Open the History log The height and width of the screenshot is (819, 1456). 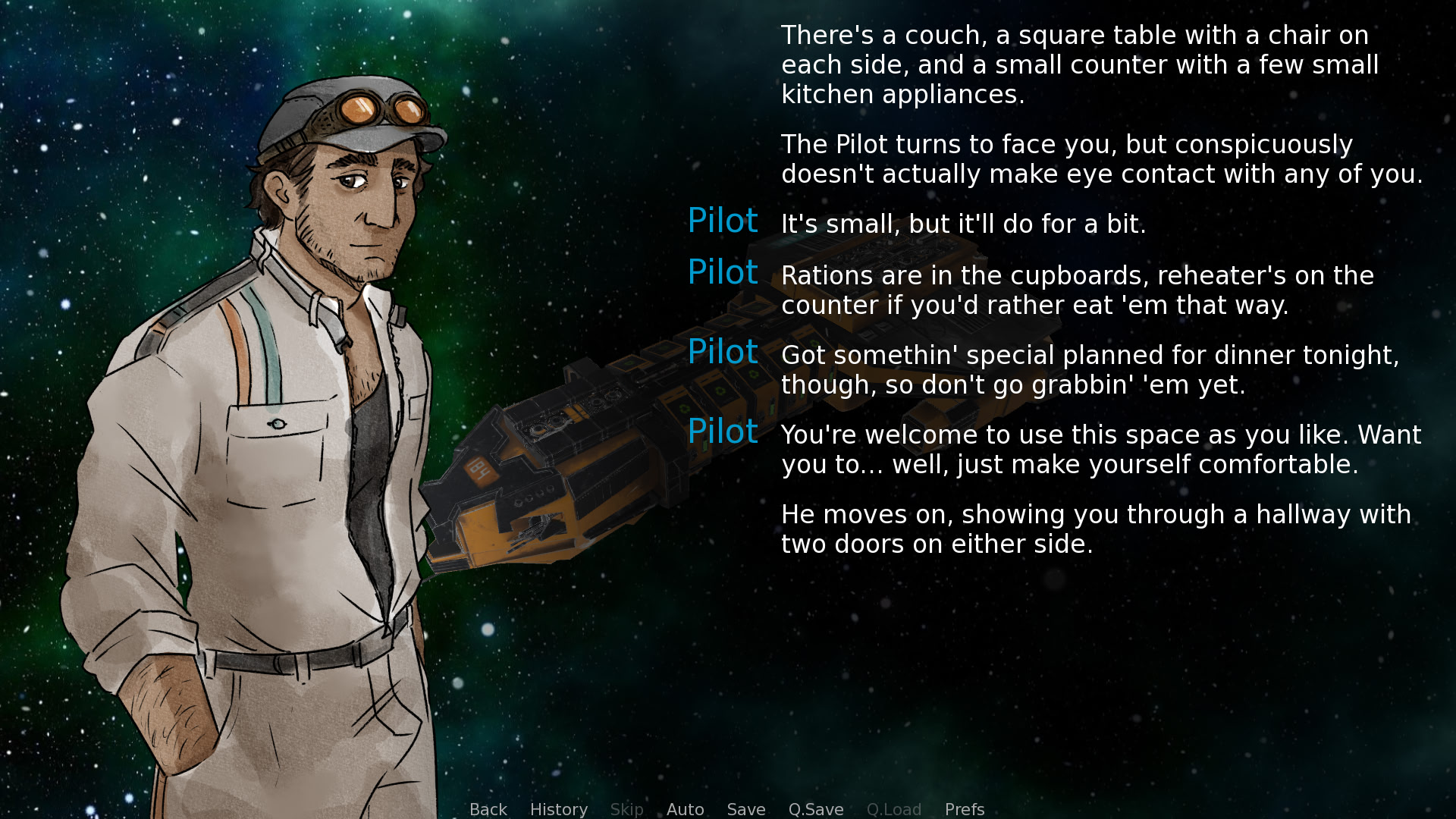pos(559,809)
